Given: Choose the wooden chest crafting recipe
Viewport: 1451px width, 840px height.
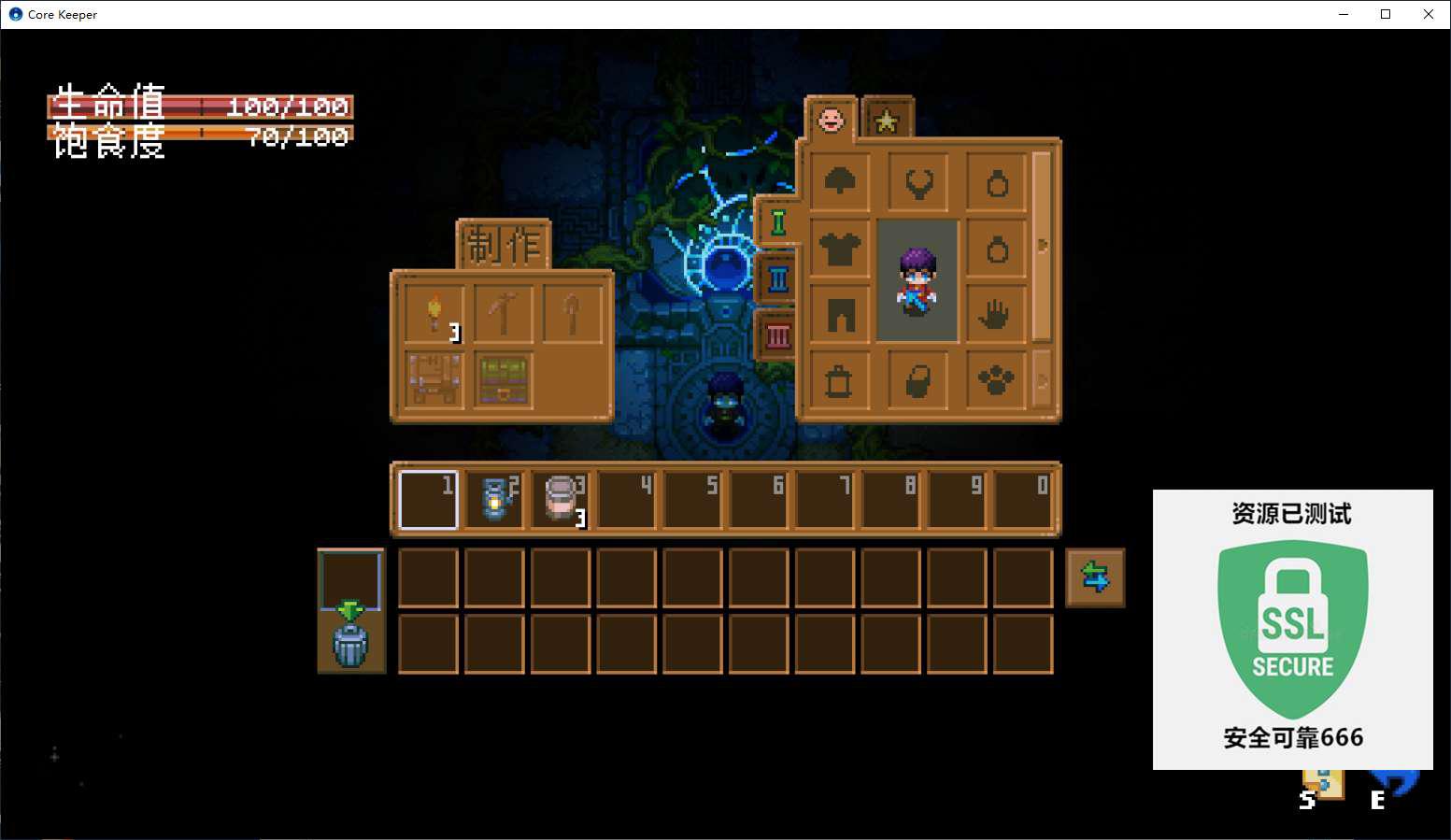Looking at the screenshot, I should (504, 379).
